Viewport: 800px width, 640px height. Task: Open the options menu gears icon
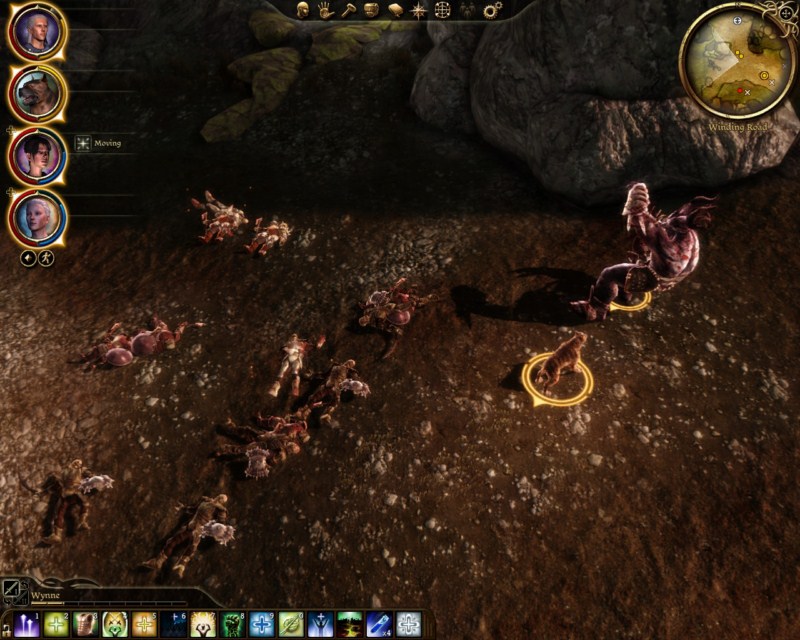click(492, 10)
